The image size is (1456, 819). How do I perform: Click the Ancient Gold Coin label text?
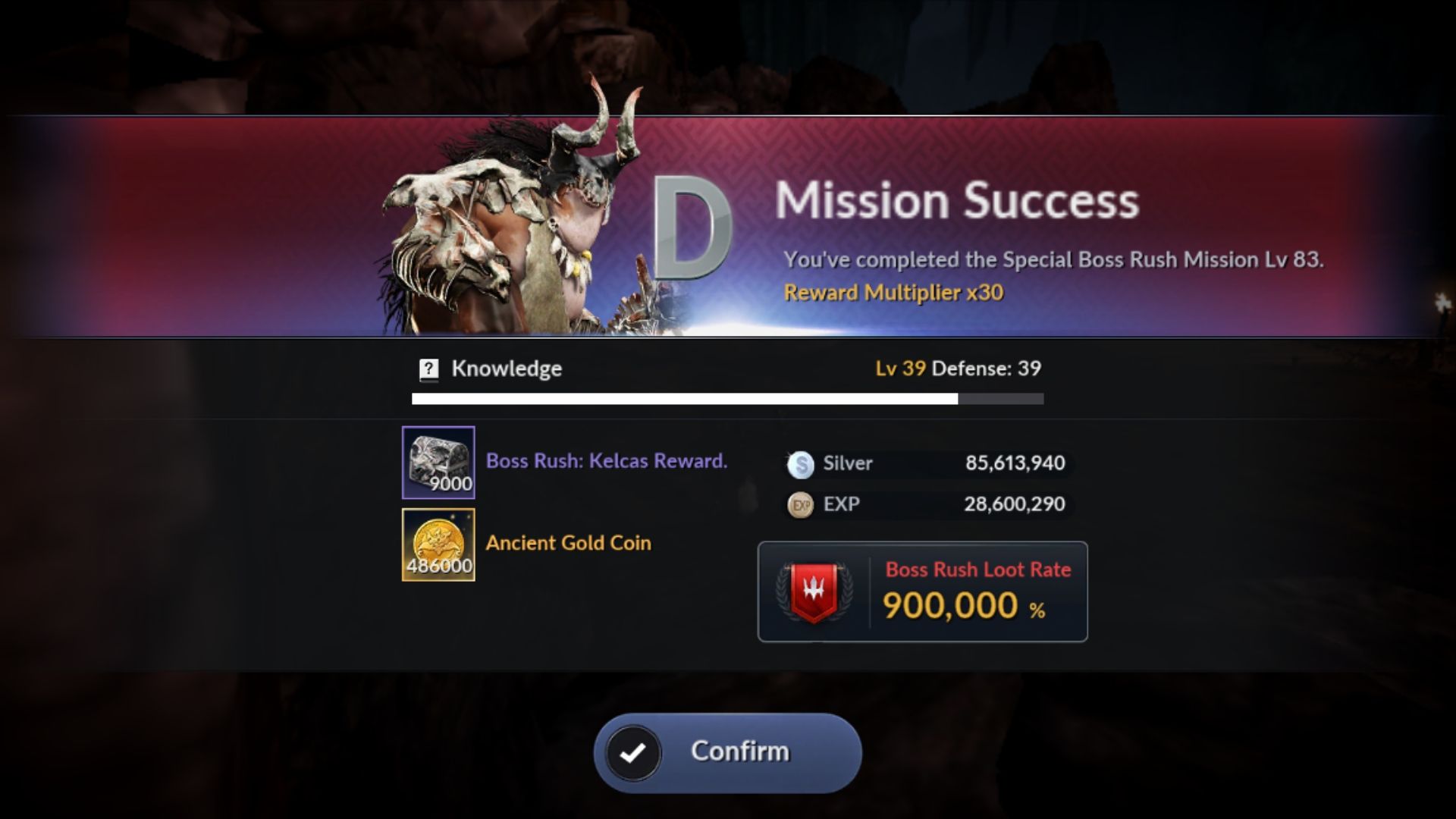(x=567, y=543)
